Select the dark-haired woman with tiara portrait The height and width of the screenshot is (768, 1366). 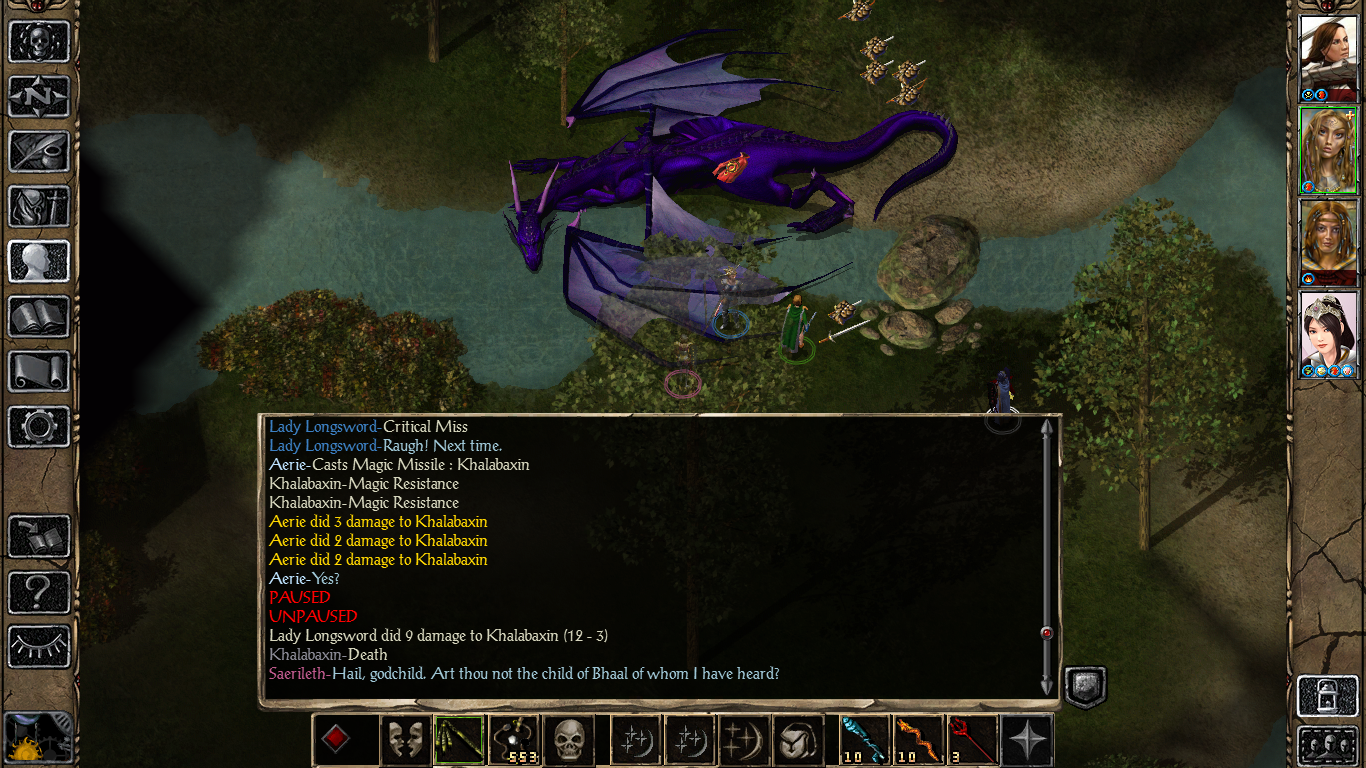(x=1328, y=334)
